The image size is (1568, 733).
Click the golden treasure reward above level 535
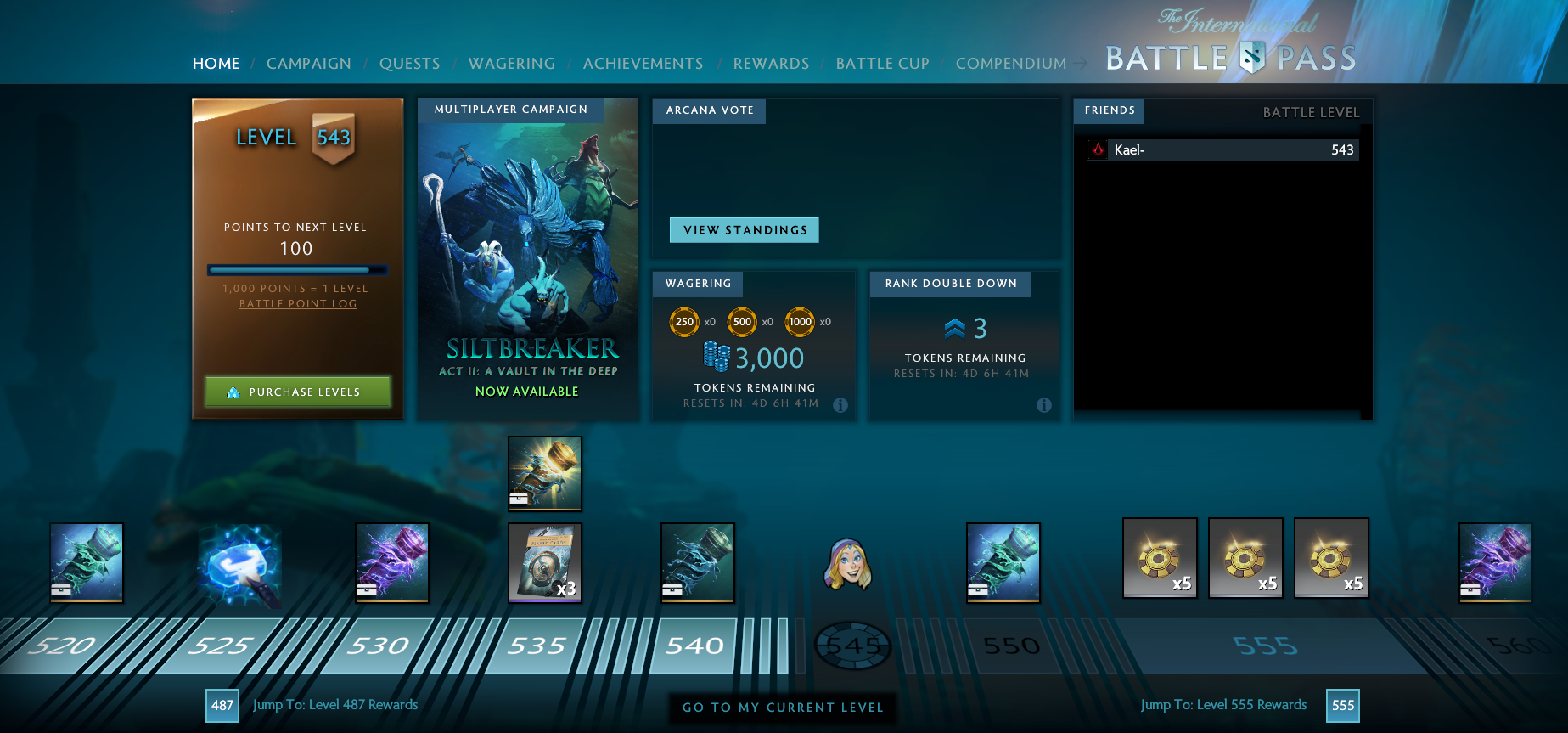pos(544,474)
